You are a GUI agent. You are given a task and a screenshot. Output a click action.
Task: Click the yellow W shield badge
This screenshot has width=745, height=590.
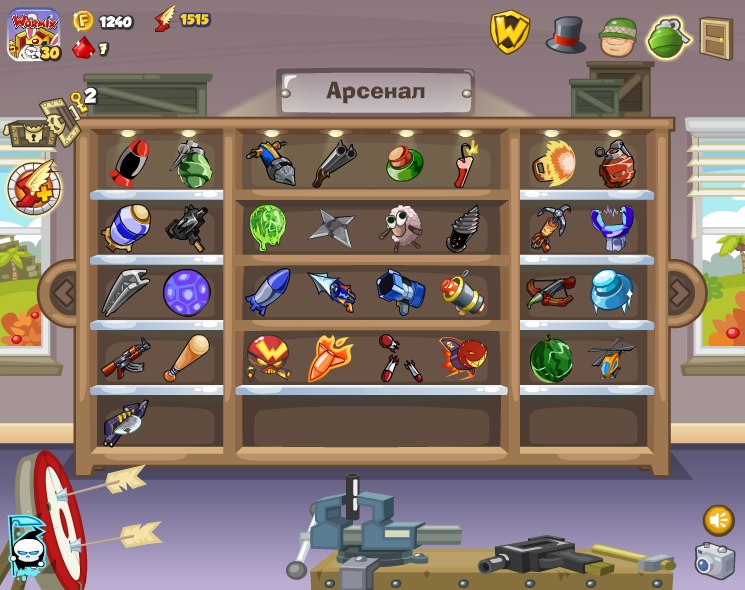(510, 33)
